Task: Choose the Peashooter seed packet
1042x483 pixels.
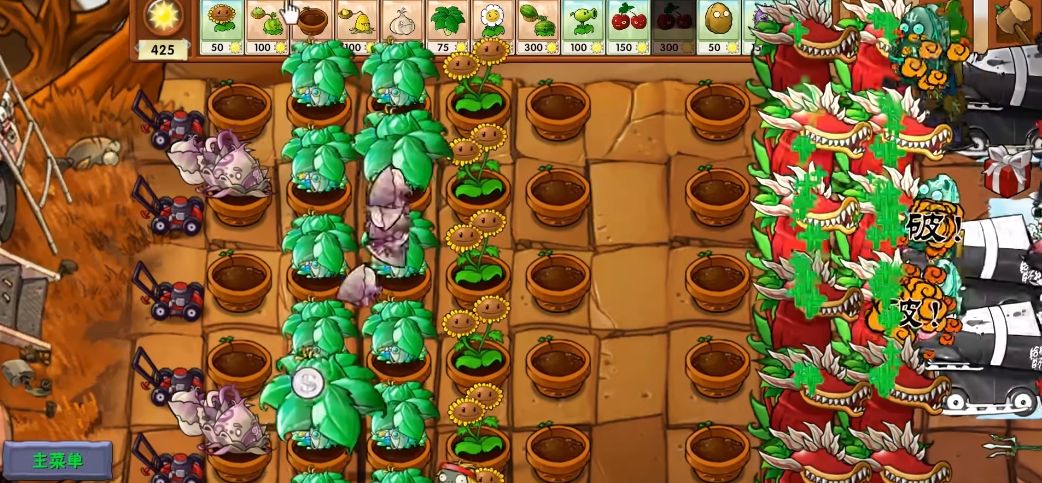Action: [582, 26]
